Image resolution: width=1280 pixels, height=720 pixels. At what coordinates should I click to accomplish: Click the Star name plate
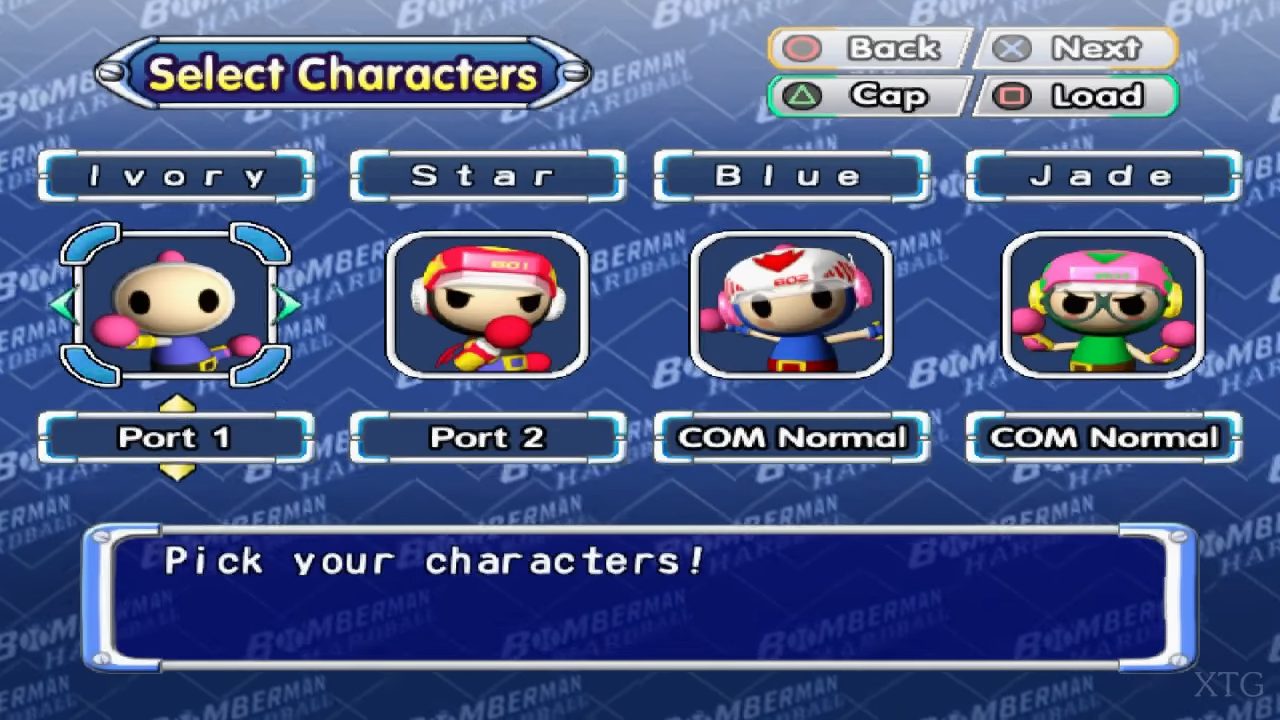click(x=487, y=176)
